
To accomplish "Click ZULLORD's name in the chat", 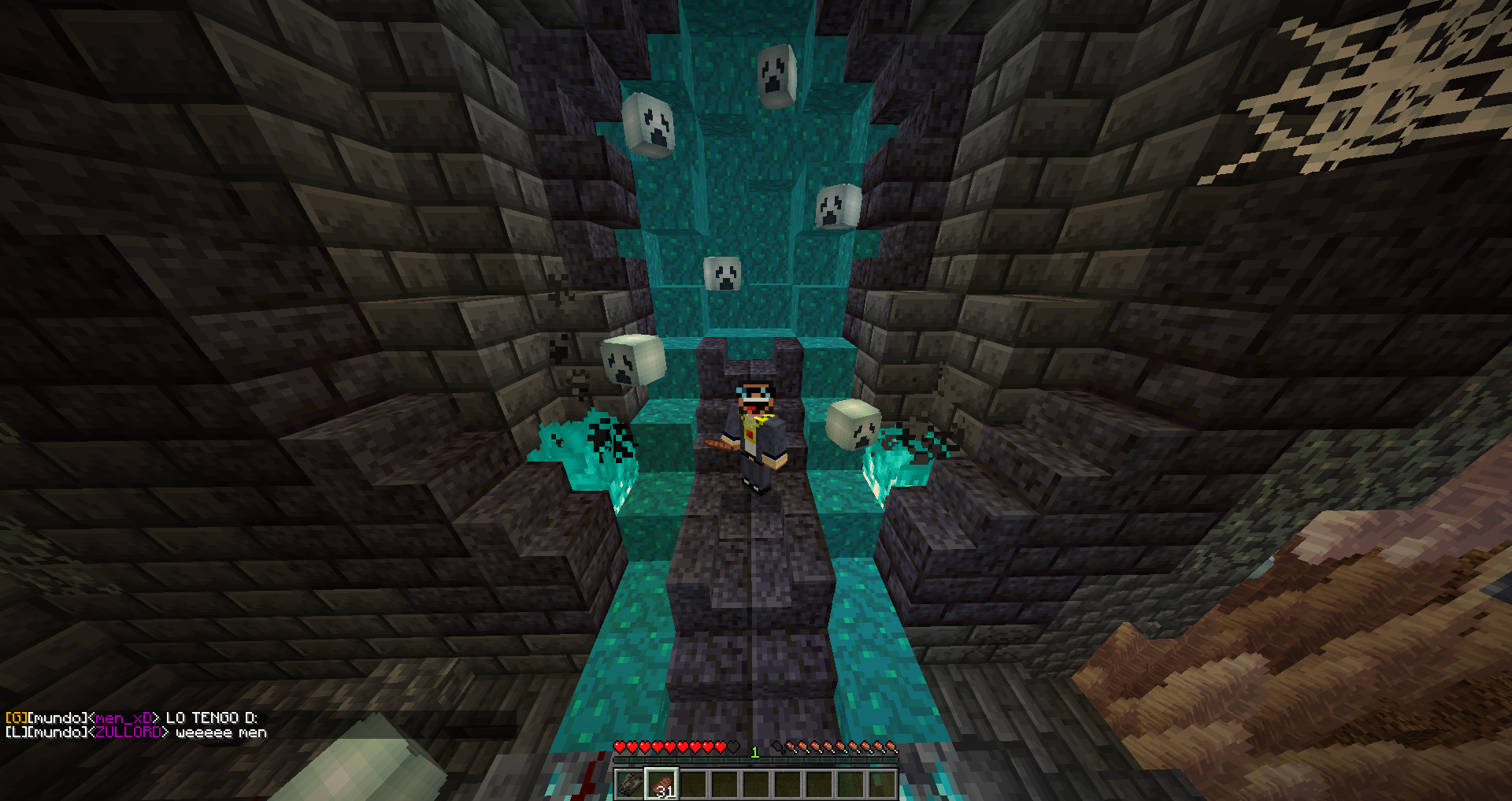I will point(128,732).
